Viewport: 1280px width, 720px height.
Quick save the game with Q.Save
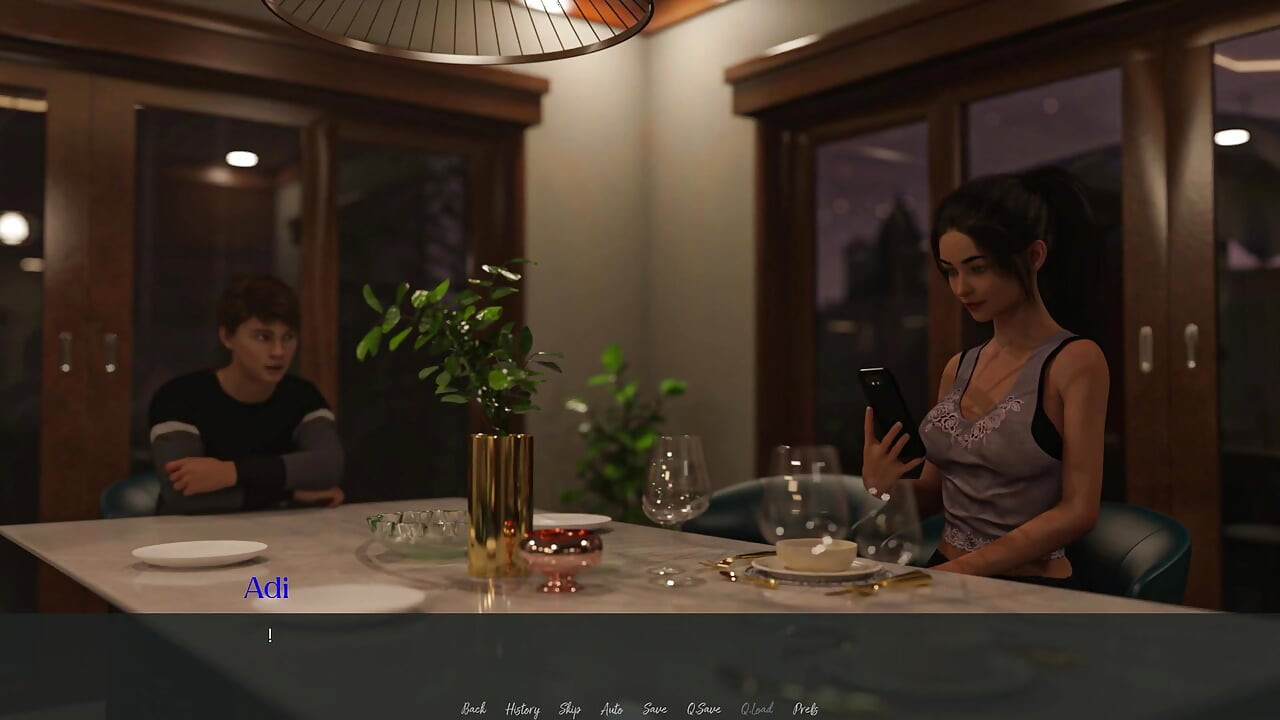tap(703, 708)
